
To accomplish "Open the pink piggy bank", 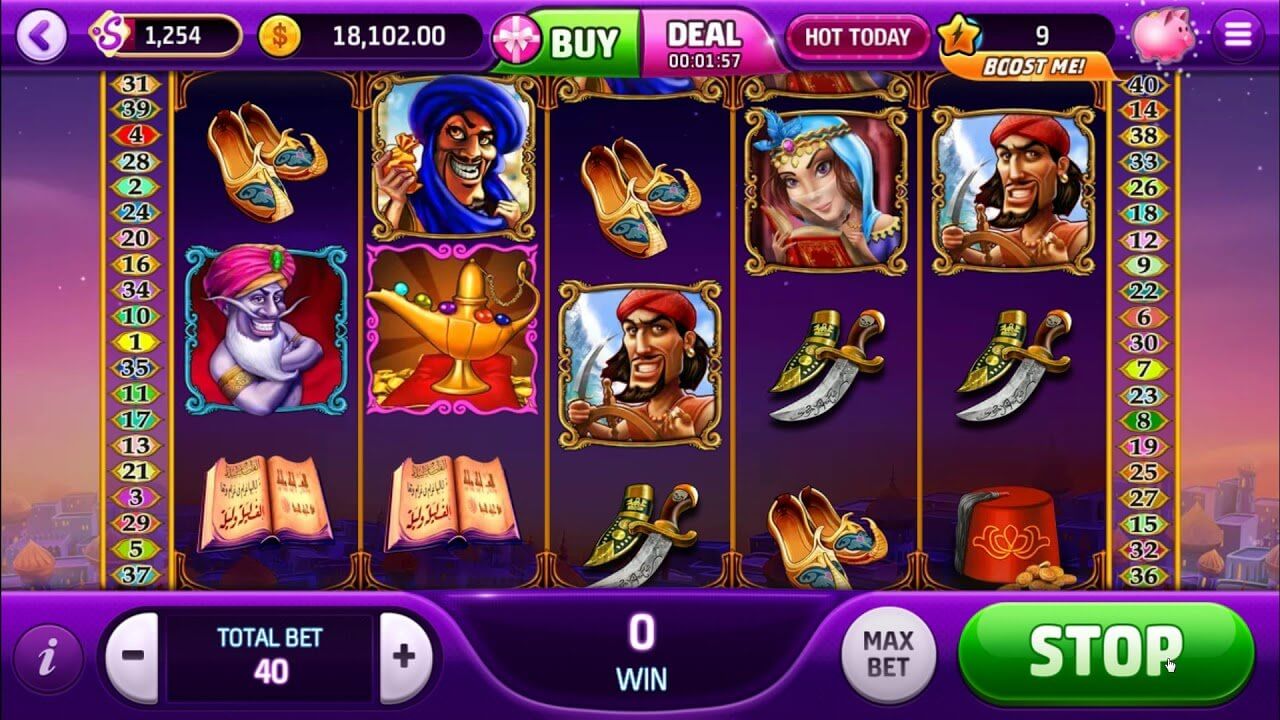I will (x=1163, y=35).
